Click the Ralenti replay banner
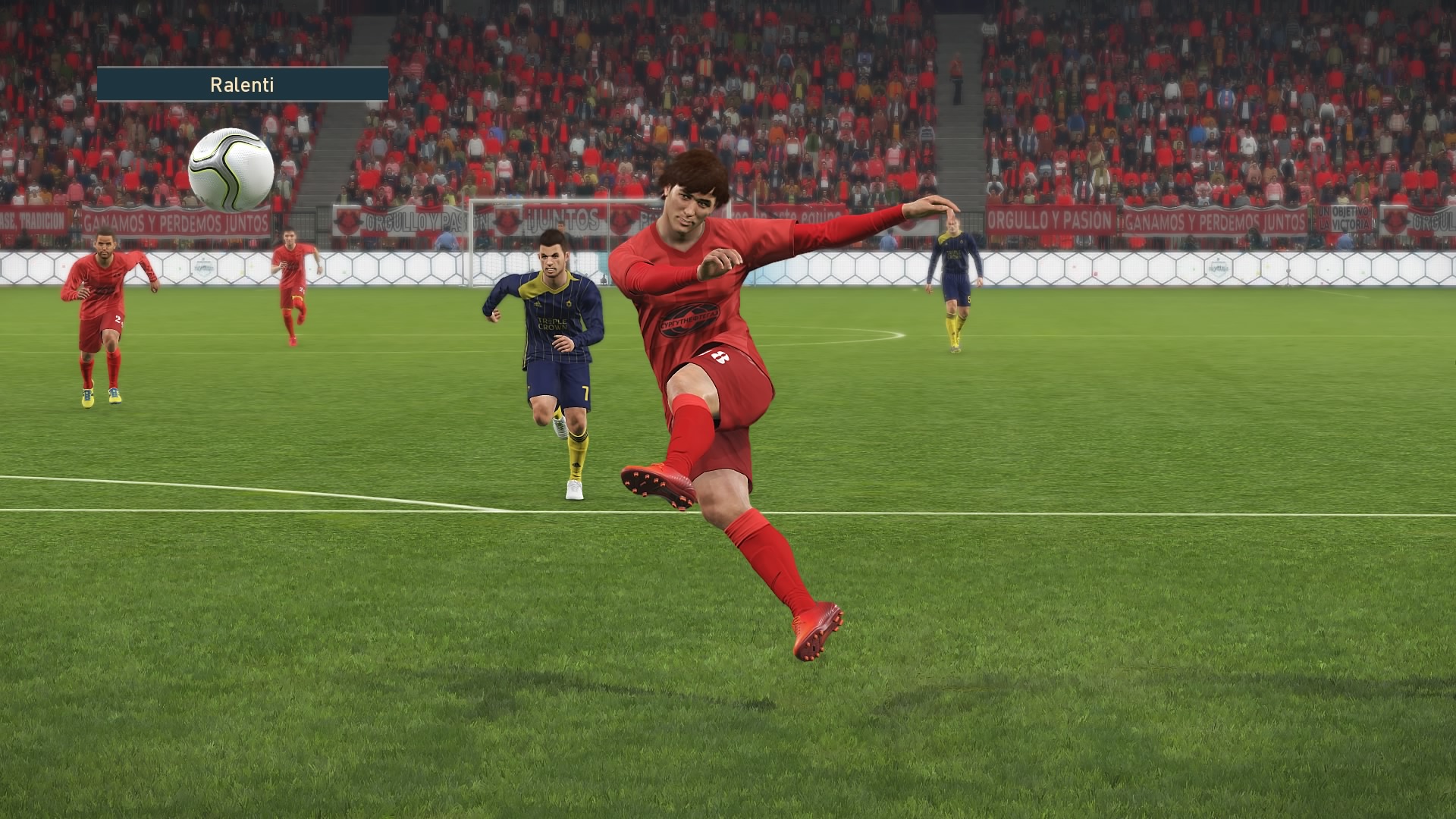 (x=242, y=84)
